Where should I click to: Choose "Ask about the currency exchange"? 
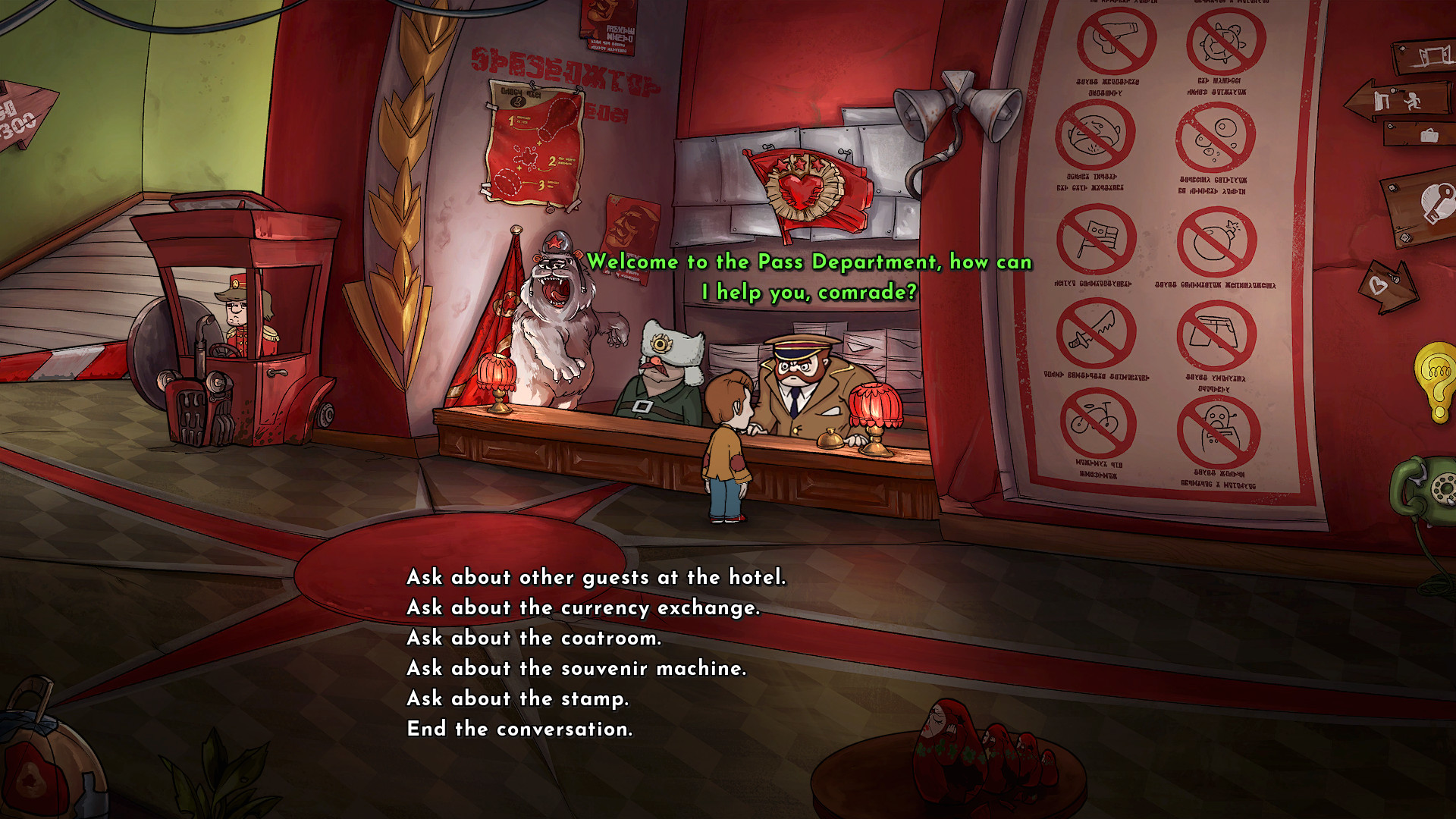tap(582, 607)
